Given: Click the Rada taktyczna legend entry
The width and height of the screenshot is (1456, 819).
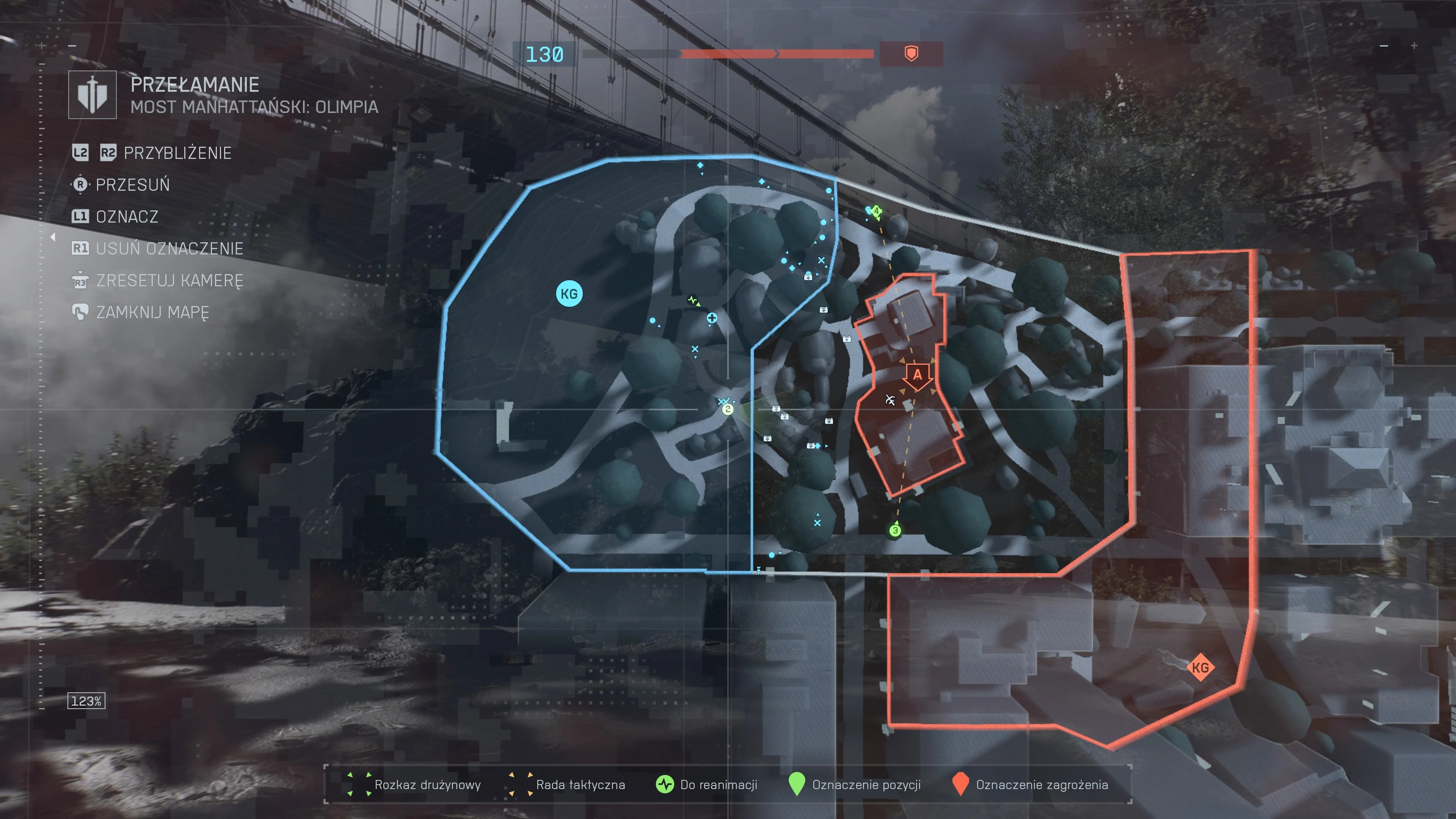Looking at the screenshot, I should (568, 784).
